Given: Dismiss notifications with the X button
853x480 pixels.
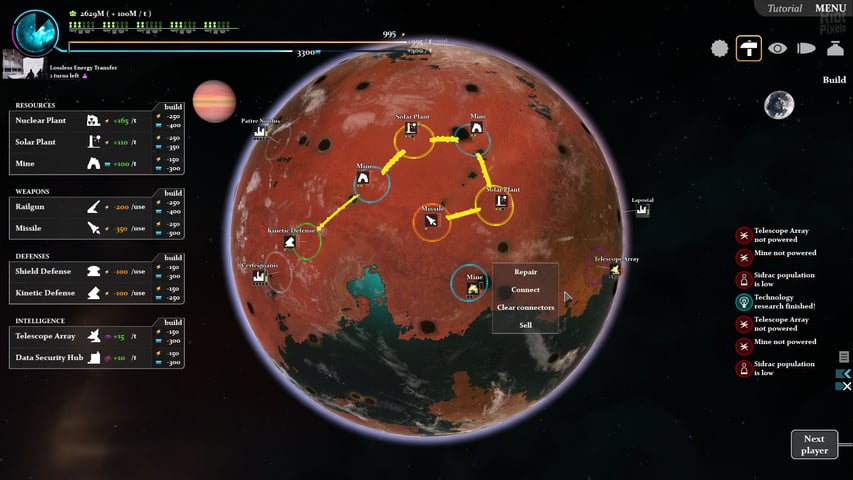Looking at the screenshot, I should (x=846, y=386).
